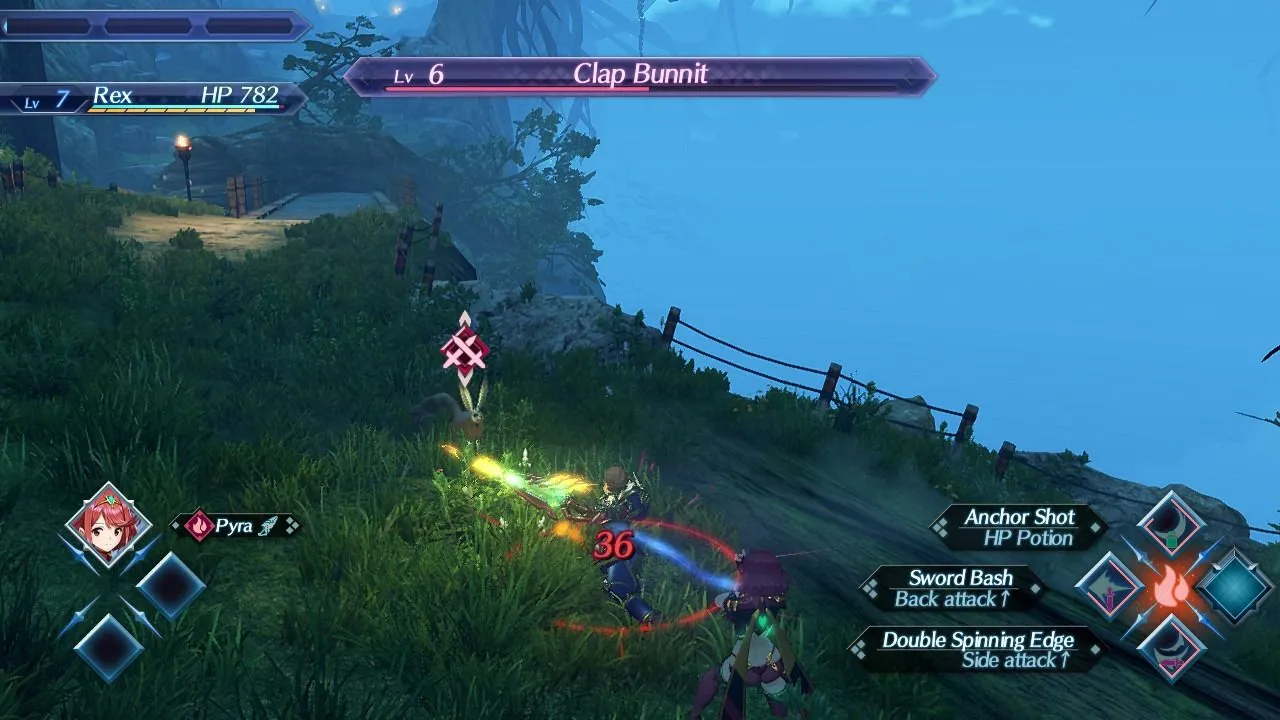Pick the Double Spinning Edge Side attack label
The width and height of the screenshot is (1280, 720).
[976, 649]
